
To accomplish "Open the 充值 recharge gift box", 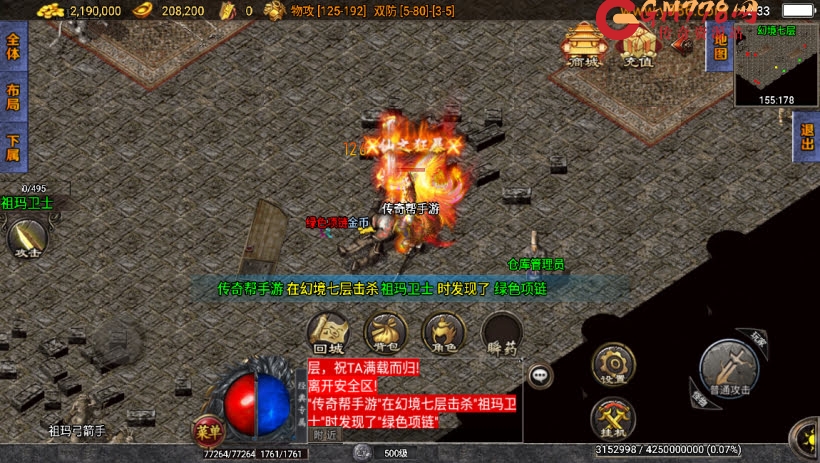I will click(x=637, y=44).
